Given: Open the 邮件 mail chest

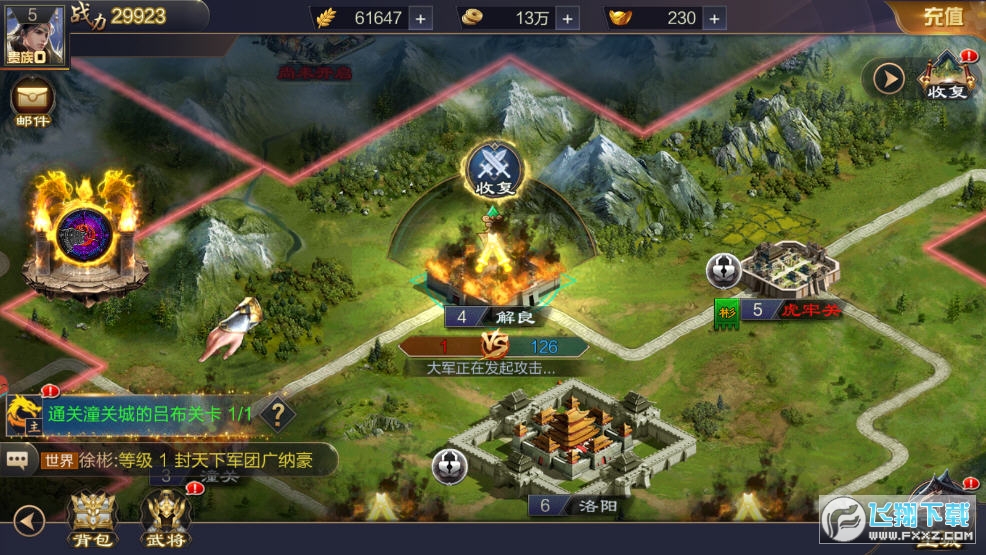Looking at the screenshot, I should (x=32, y=103).
